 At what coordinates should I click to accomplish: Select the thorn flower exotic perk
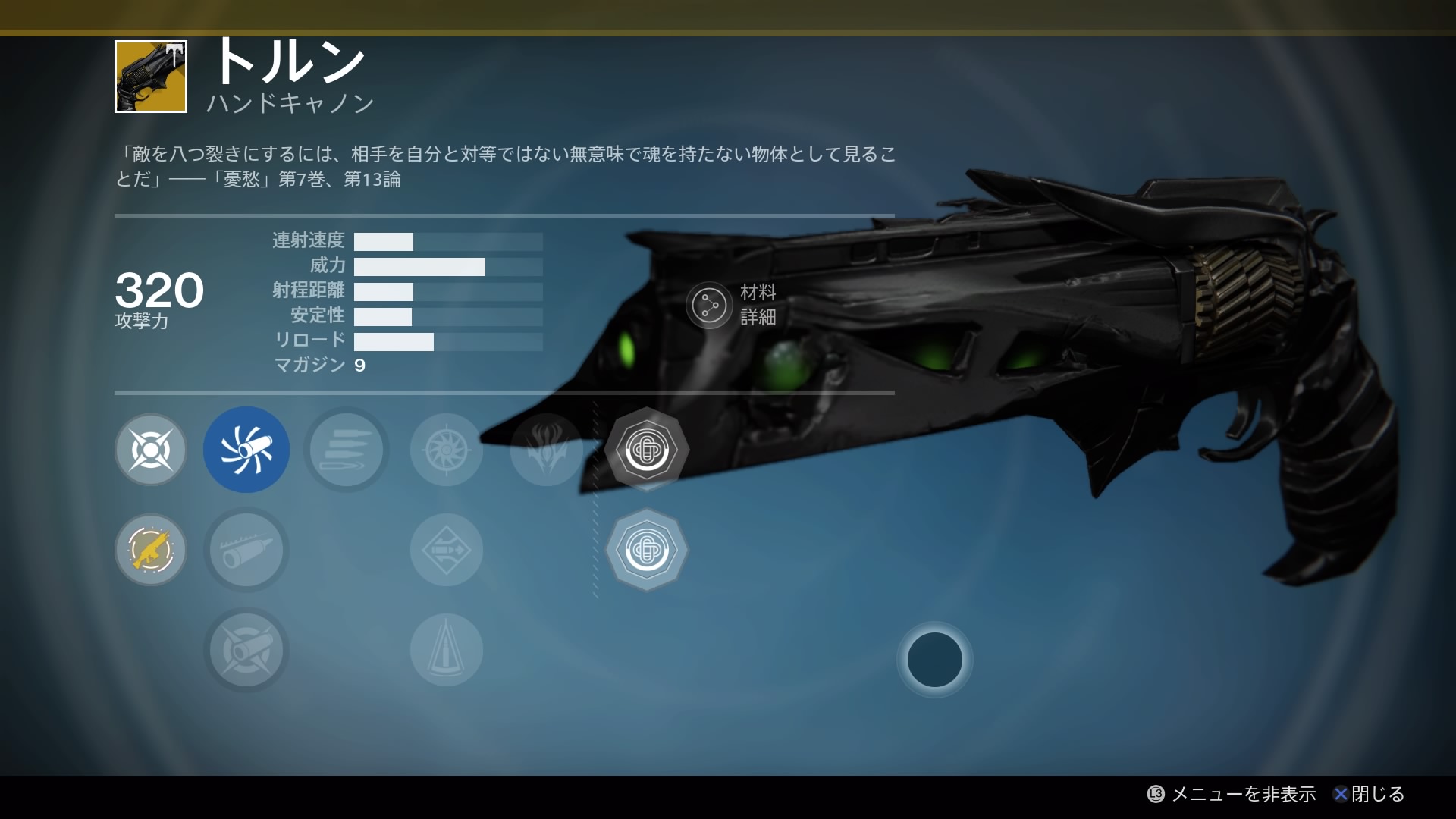tap(547, 450)
